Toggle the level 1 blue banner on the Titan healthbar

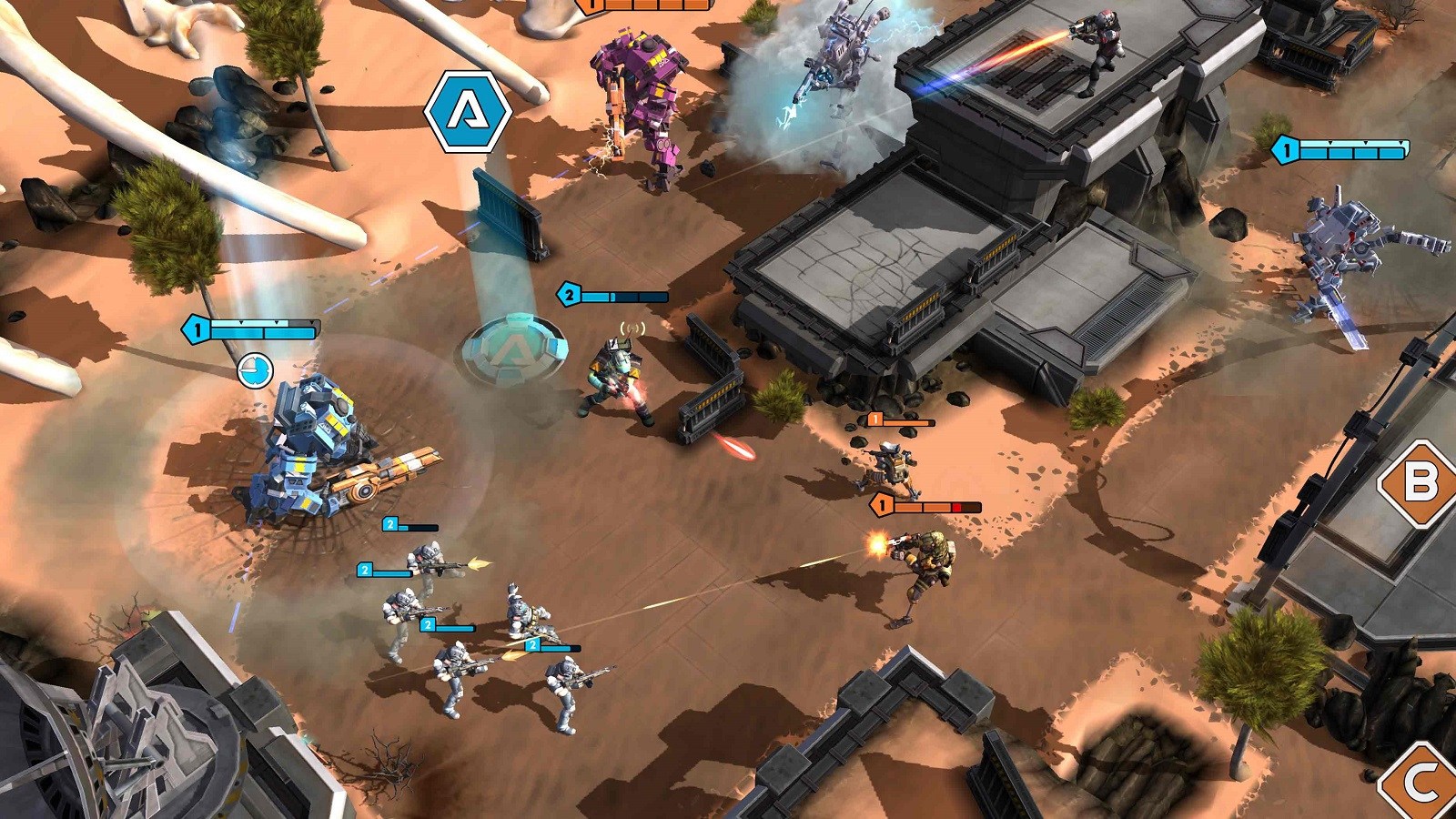(196, 330)
